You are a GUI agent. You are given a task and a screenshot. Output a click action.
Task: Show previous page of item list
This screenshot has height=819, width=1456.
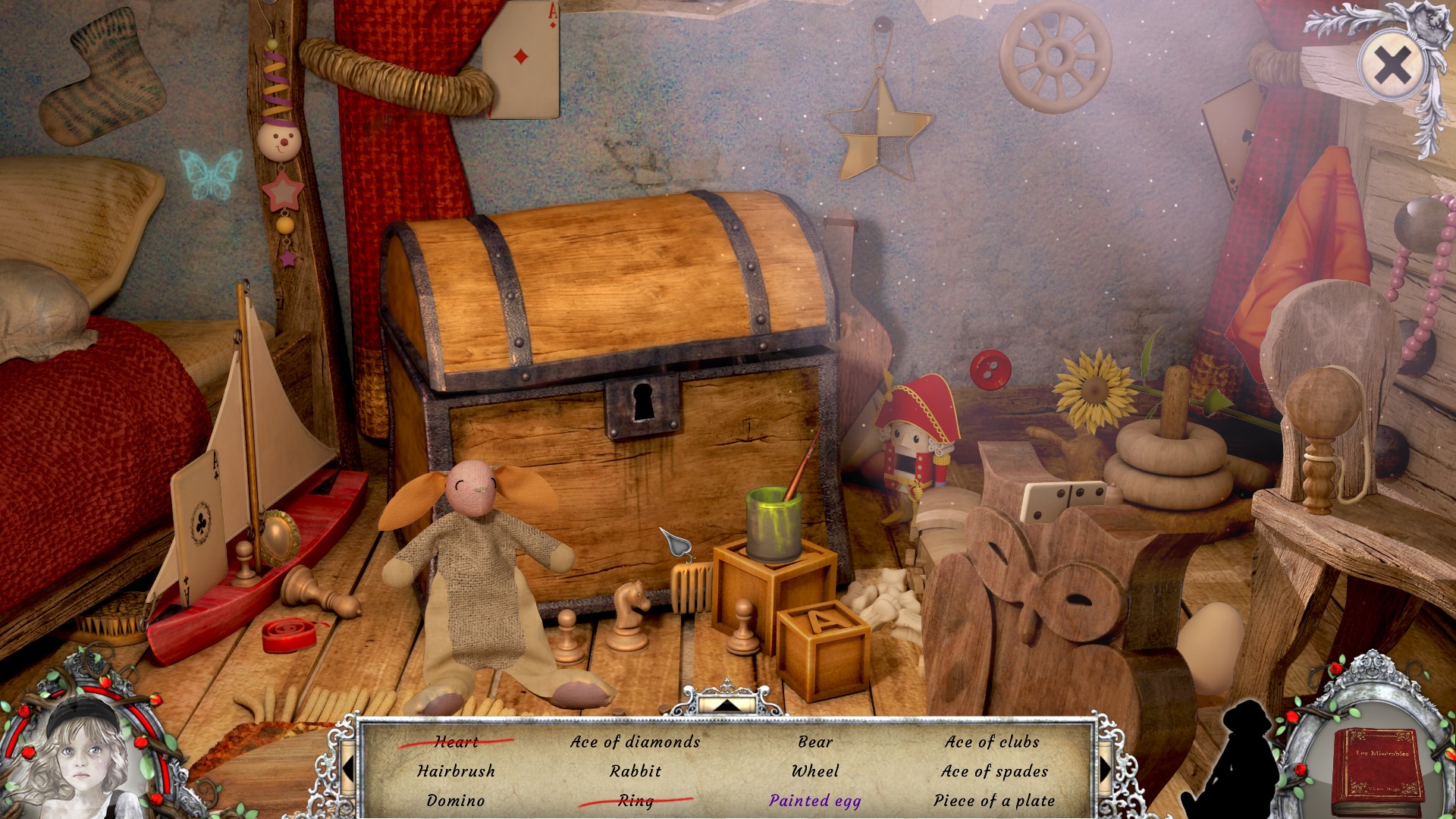pyautogui.click(x=349, y=770)
